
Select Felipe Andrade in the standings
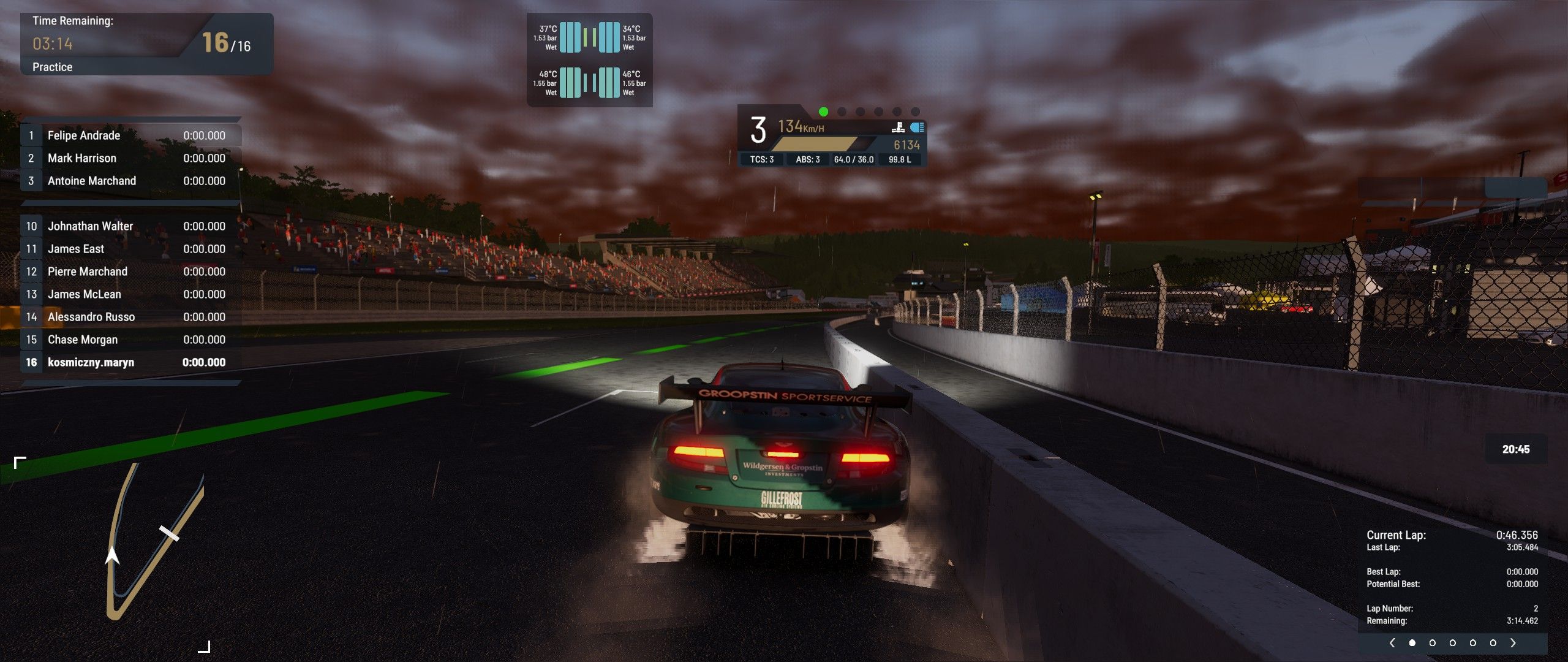[131, 135]
